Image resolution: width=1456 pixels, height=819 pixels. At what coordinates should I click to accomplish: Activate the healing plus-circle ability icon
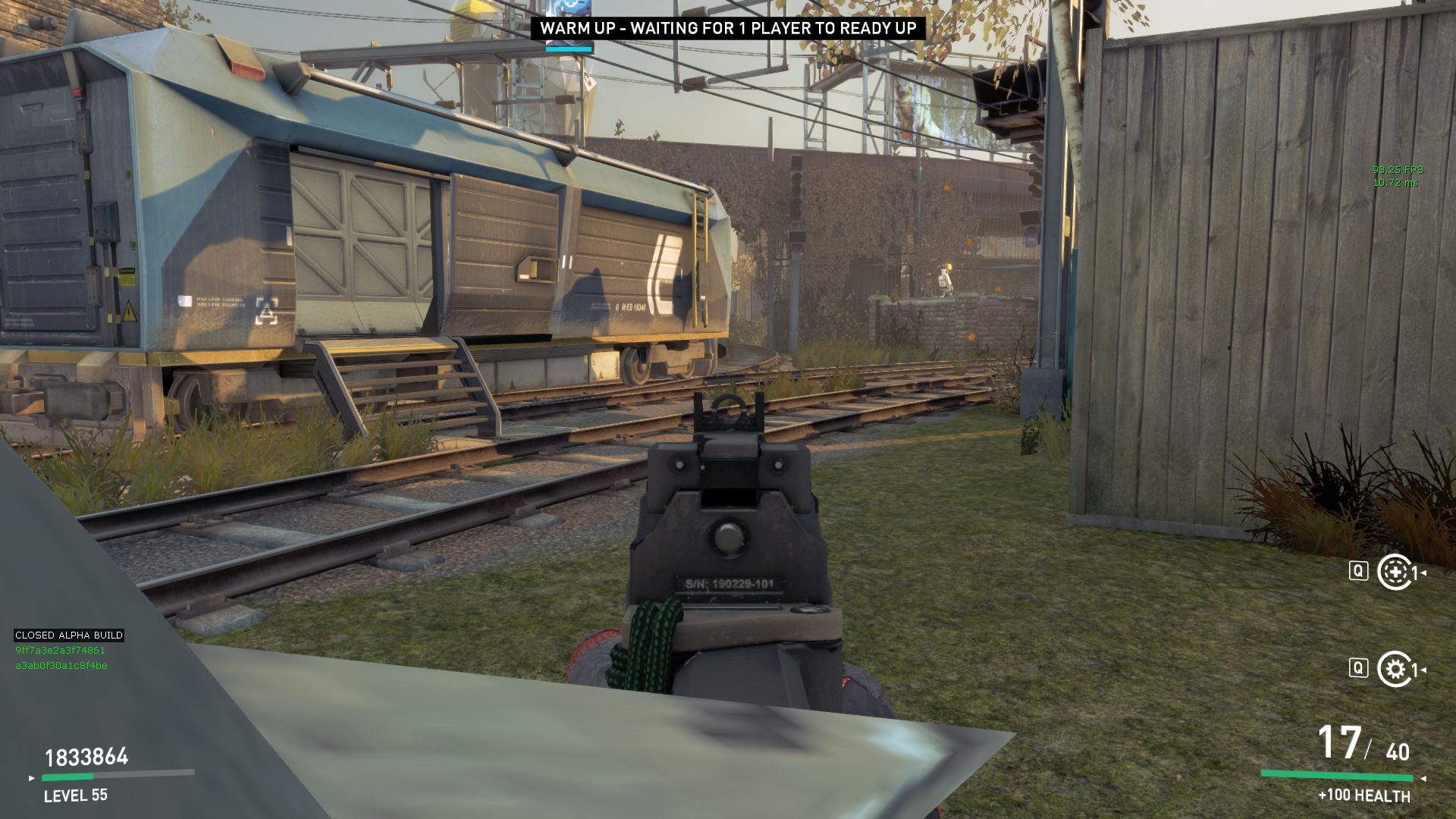coord(1394,572)
